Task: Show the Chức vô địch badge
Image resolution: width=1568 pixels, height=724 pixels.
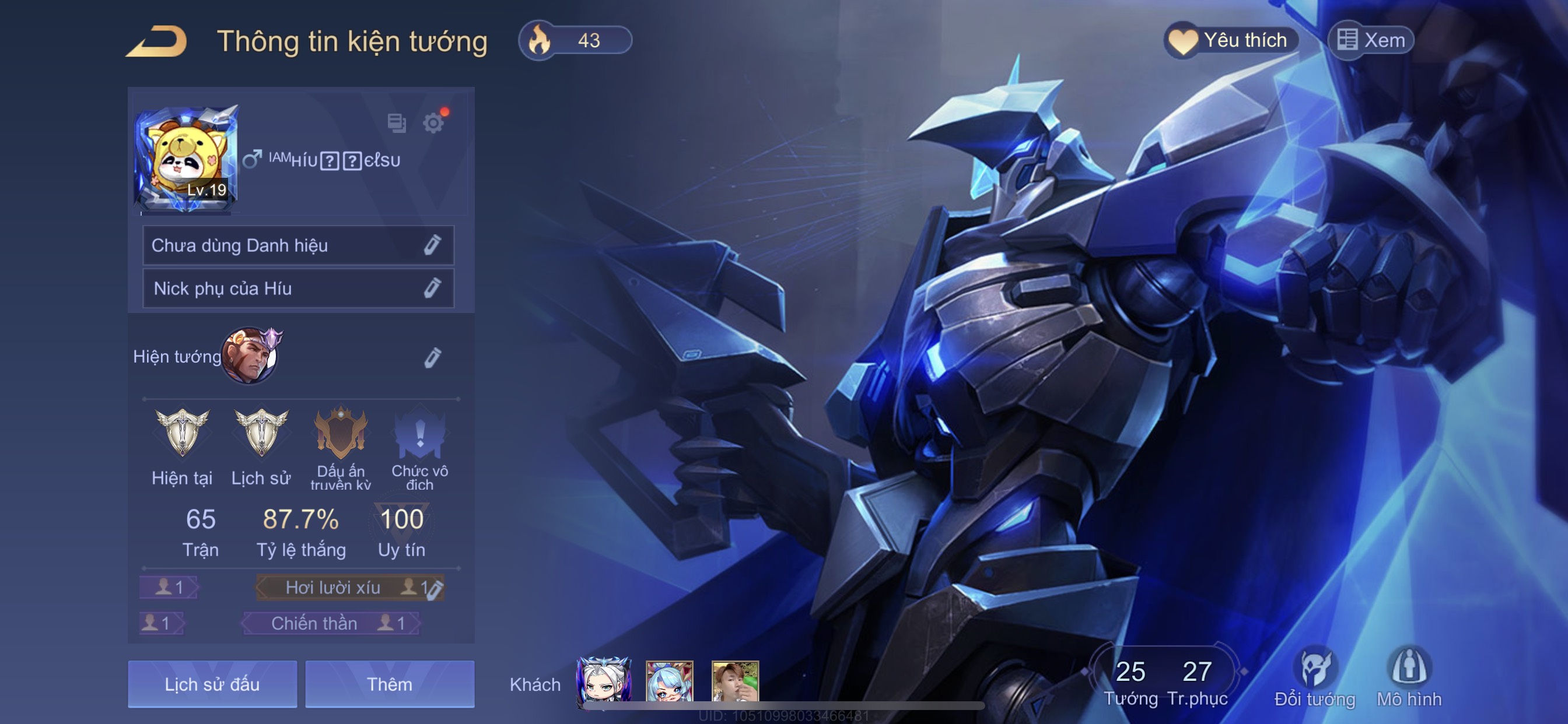Action: click(x=419, y=434)
